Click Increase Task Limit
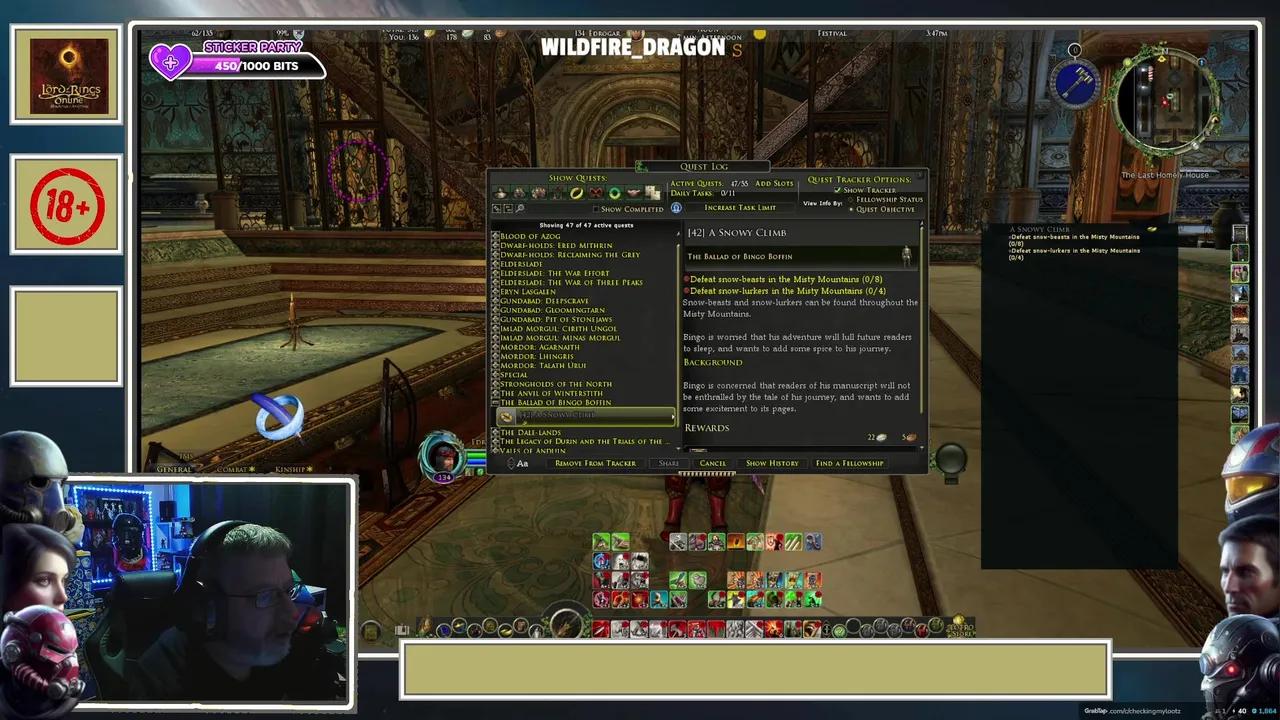The image size is (1280, 720). tap(740, 208)
